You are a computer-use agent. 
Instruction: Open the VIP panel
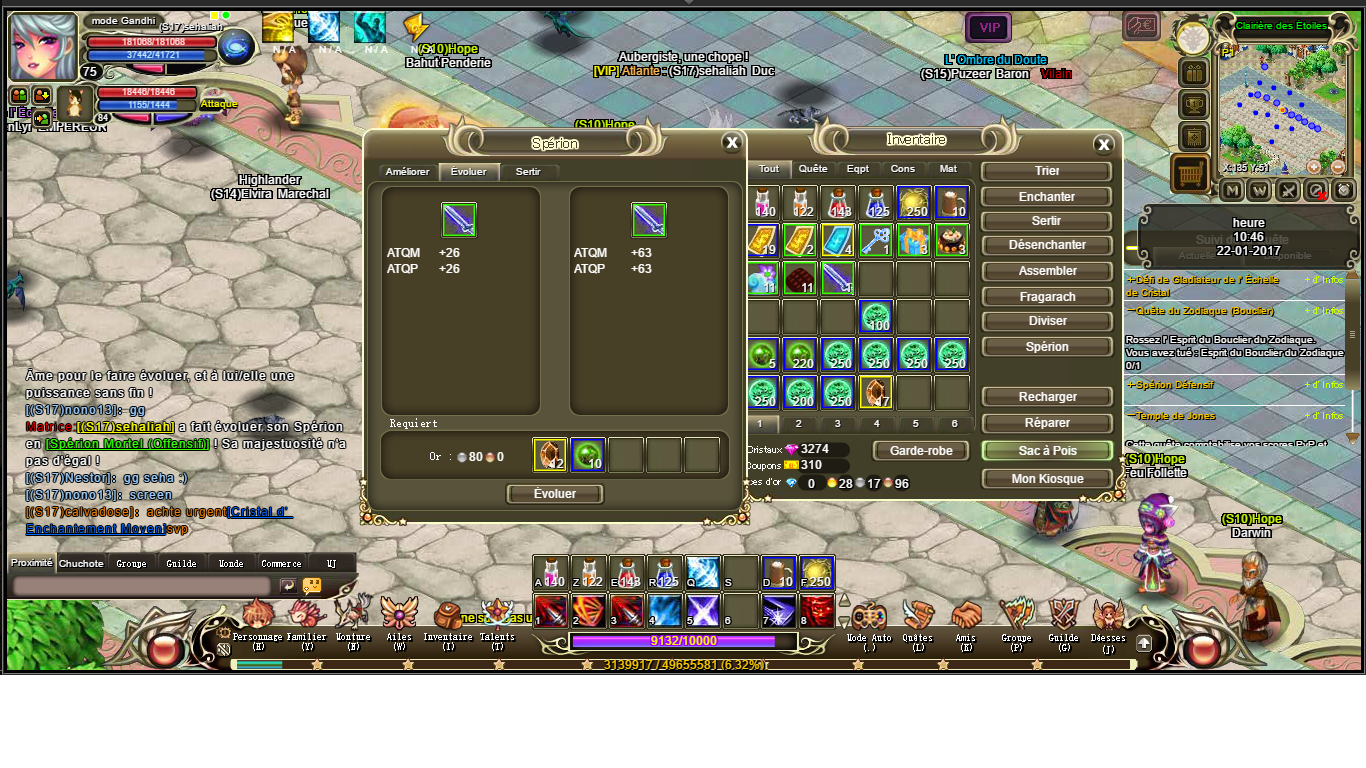point(988,27)
